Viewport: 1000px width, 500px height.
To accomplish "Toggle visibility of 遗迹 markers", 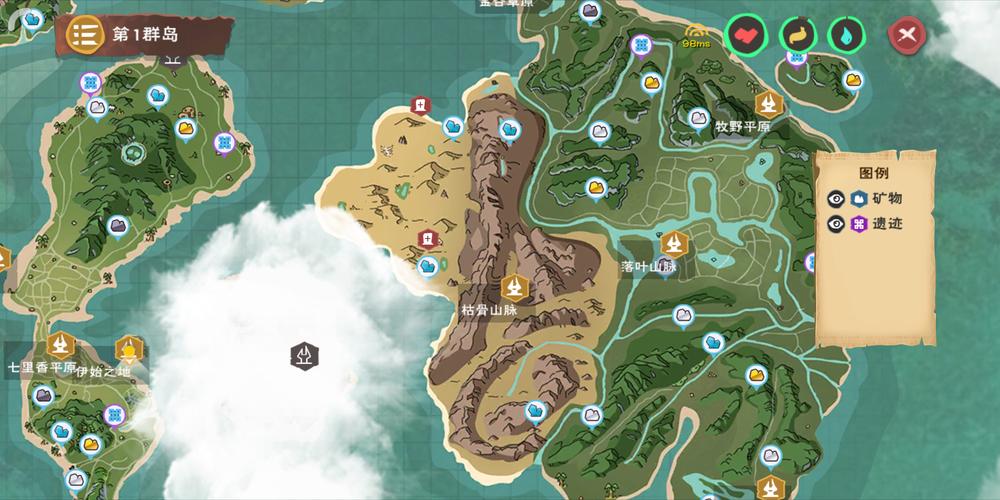I will coord(836,223).
